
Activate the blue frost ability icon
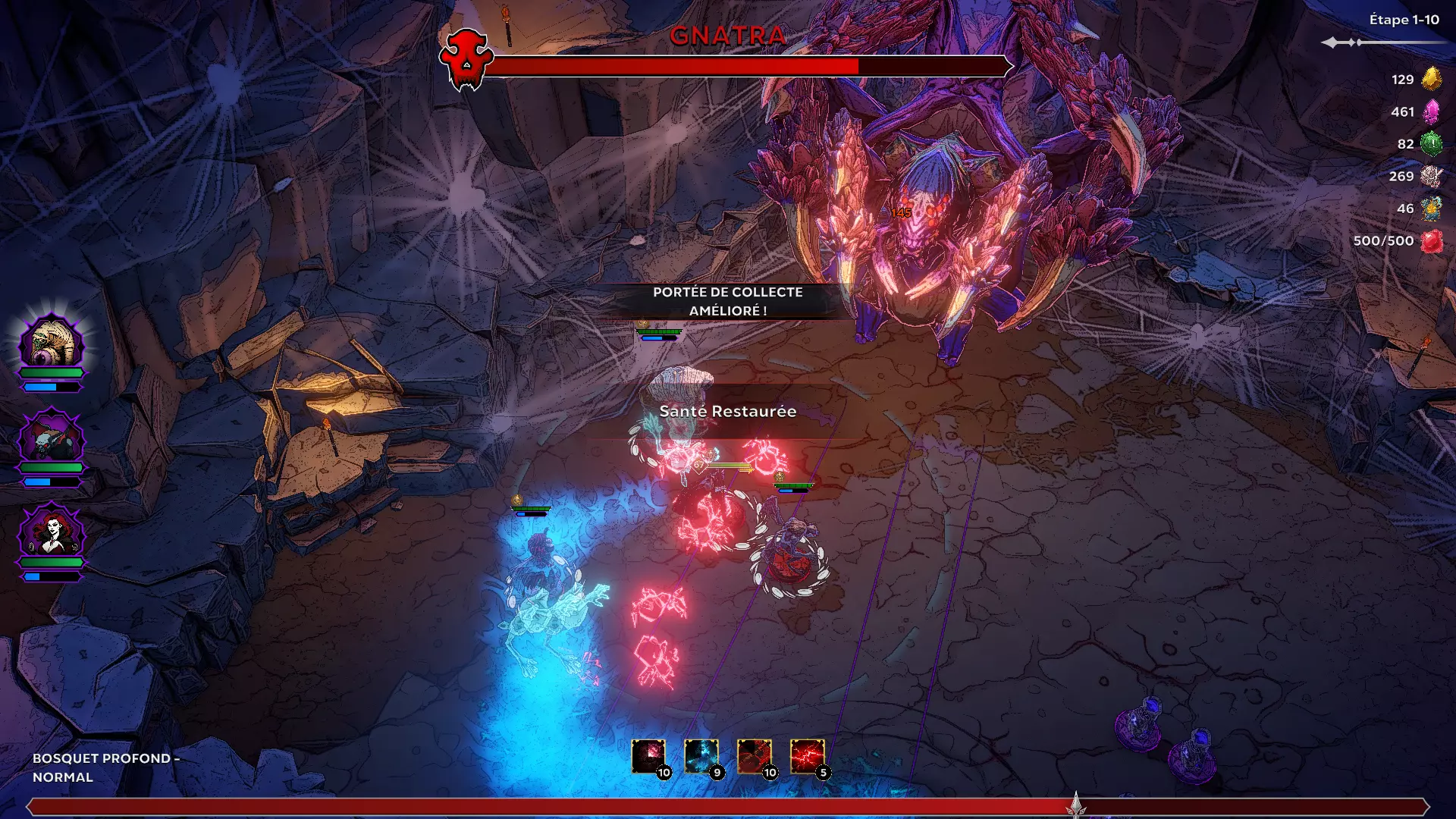coord(701,756)
